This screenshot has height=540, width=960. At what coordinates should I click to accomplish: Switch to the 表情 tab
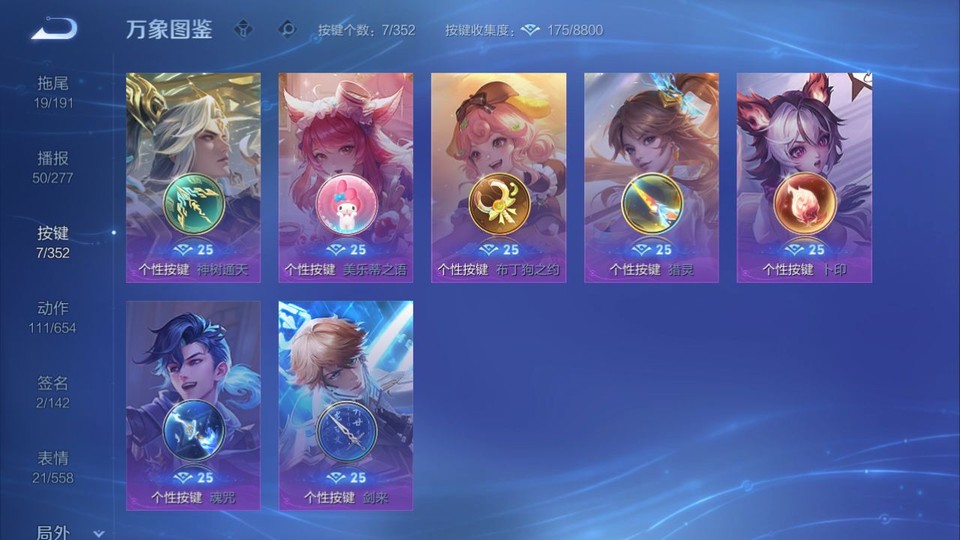(x=54, y=467)
